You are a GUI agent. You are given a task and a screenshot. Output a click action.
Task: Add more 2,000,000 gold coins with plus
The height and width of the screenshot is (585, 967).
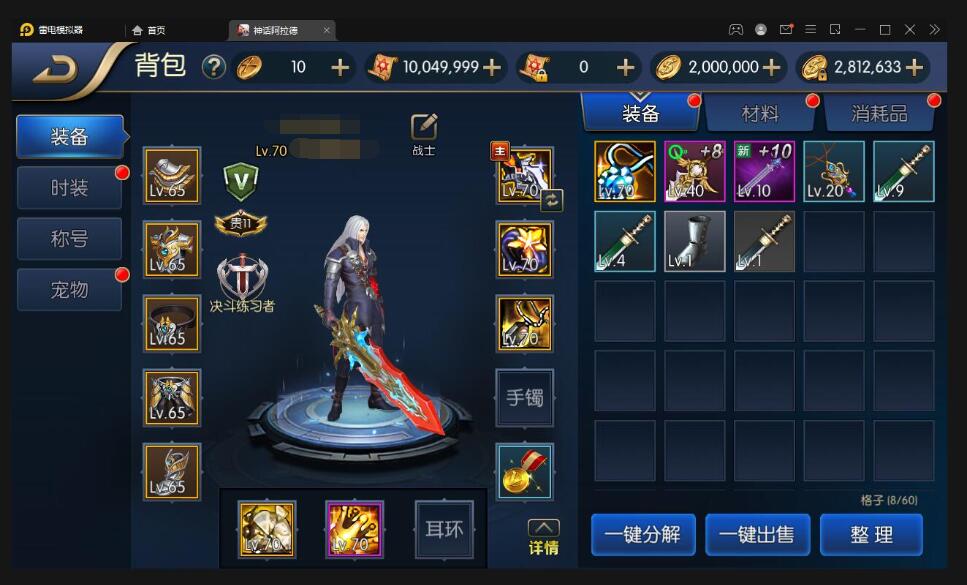click(771, 67)
